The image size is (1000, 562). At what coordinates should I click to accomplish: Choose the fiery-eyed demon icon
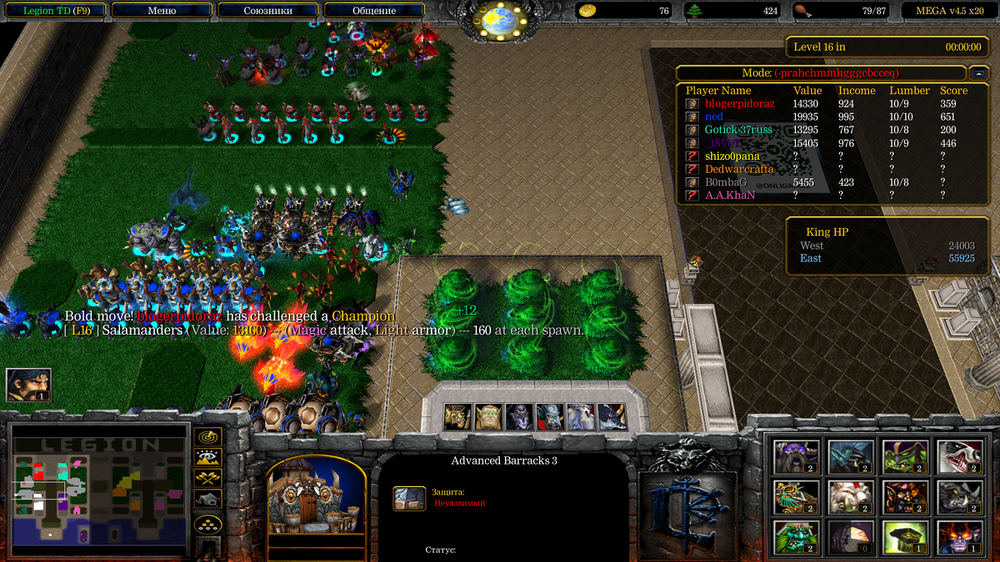[958, 537]
